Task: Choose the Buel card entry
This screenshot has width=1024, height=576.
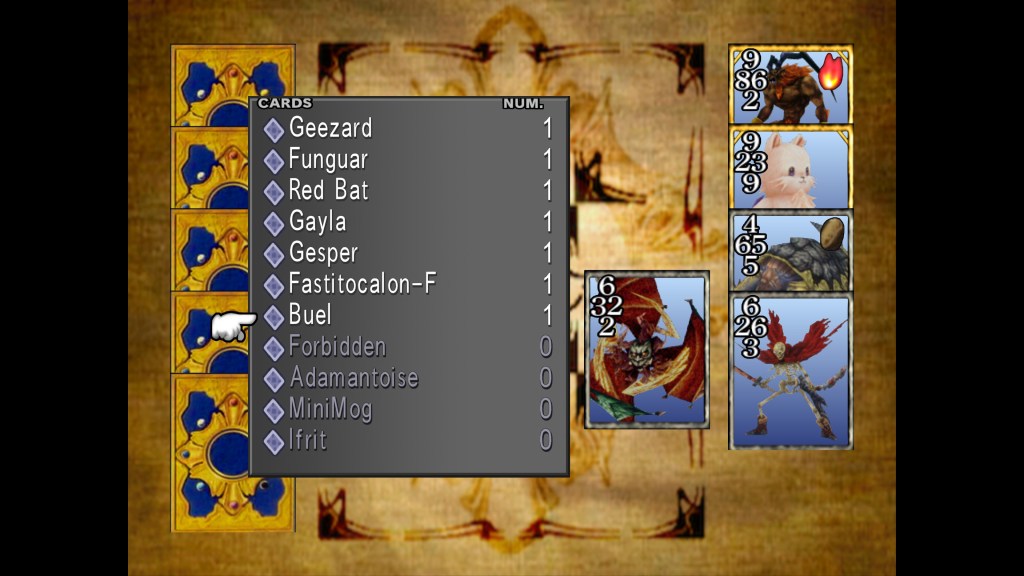Action: [310, 315]
